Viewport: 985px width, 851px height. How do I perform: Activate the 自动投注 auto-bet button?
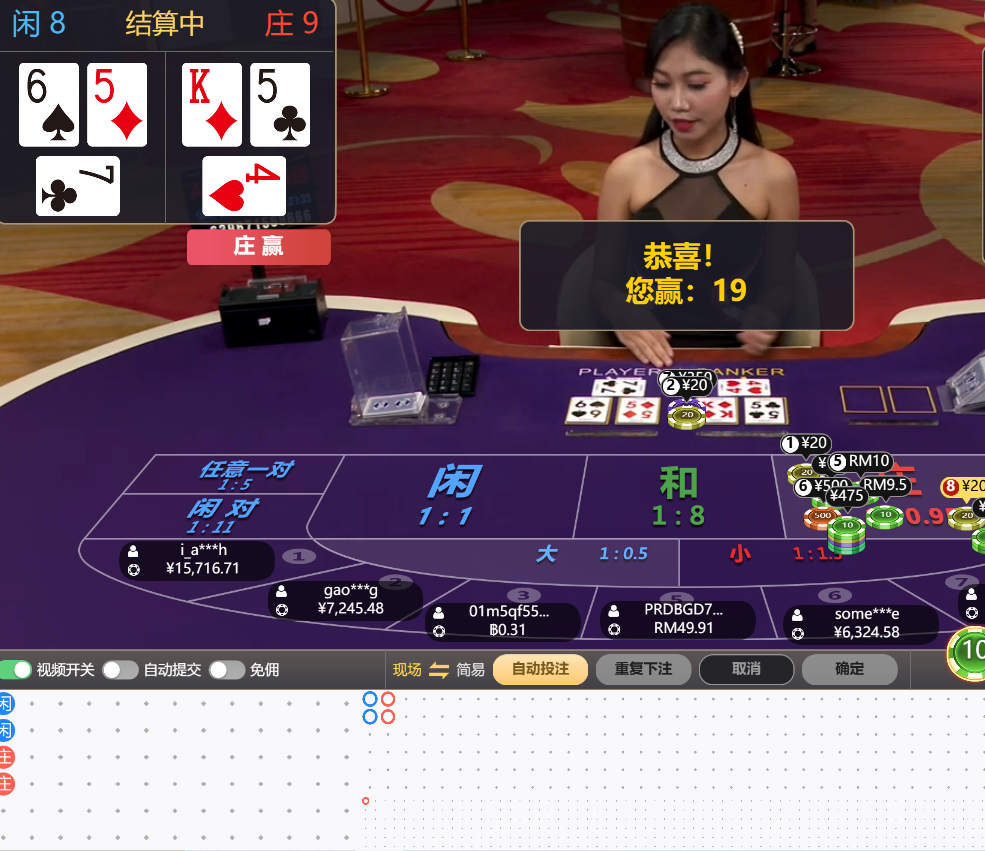click(540, 669)
